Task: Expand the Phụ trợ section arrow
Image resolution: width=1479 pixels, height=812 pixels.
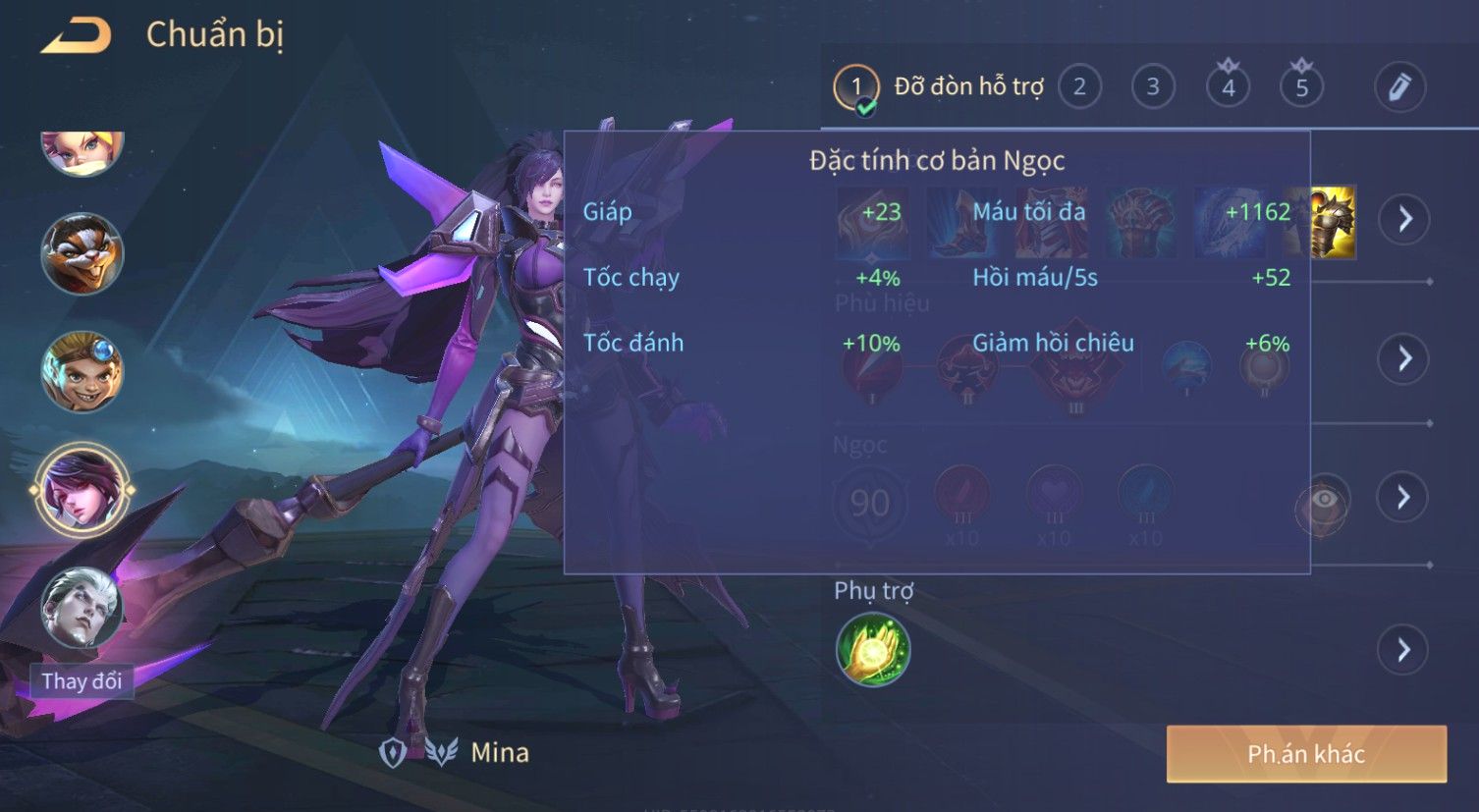Action: click(1404, 650)
